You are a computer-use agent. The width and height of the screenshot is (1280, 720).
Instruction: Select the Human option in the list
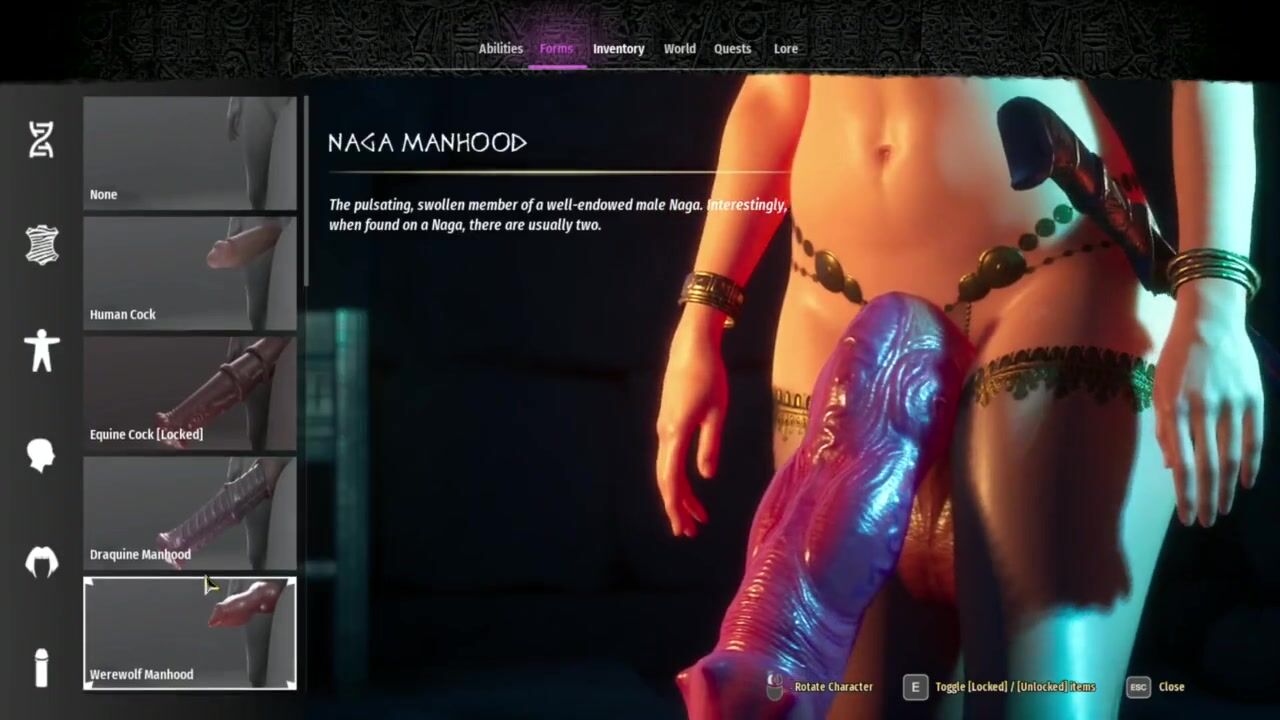[189, 273]
